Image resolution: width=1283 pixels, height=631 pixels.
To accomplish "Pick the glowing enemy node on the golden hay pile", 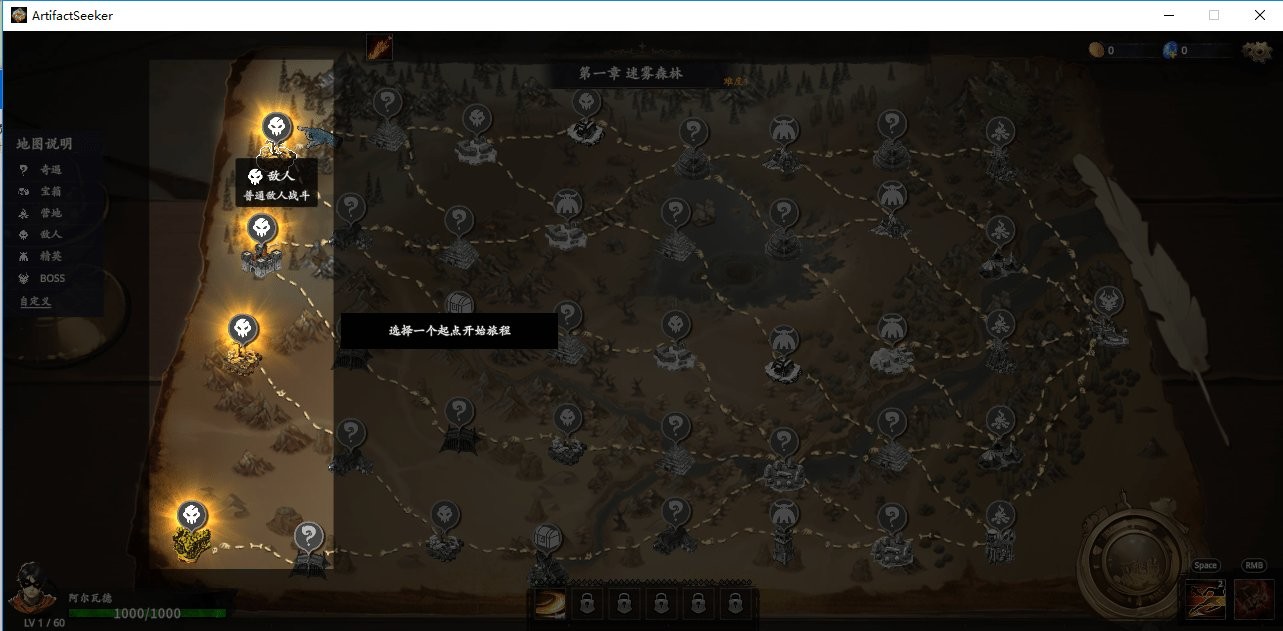I will [x=192, y=516].
